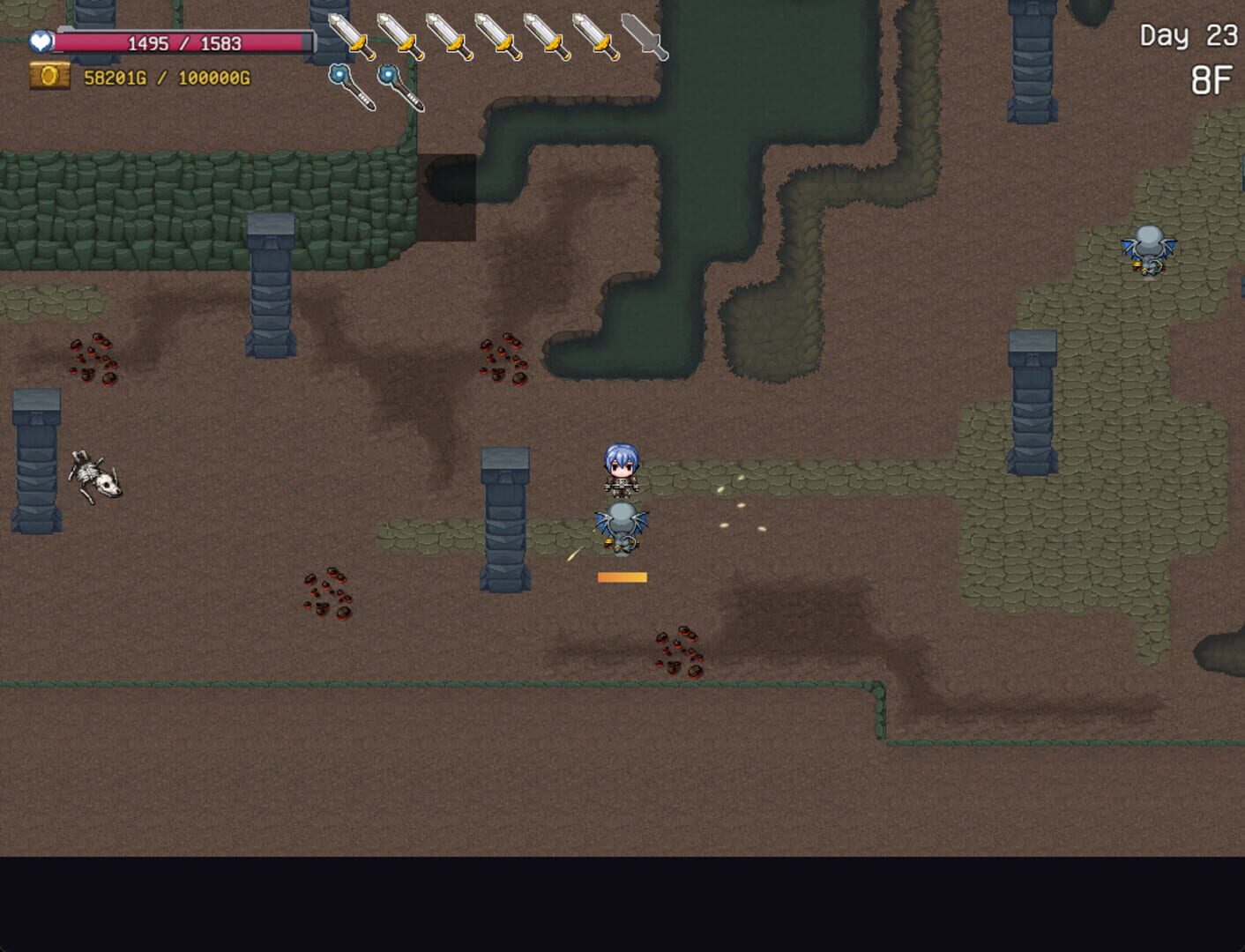Screen dimensions: 1245x952
Task: Click the sixth white sword icon
Action: (x=595, y=35)
